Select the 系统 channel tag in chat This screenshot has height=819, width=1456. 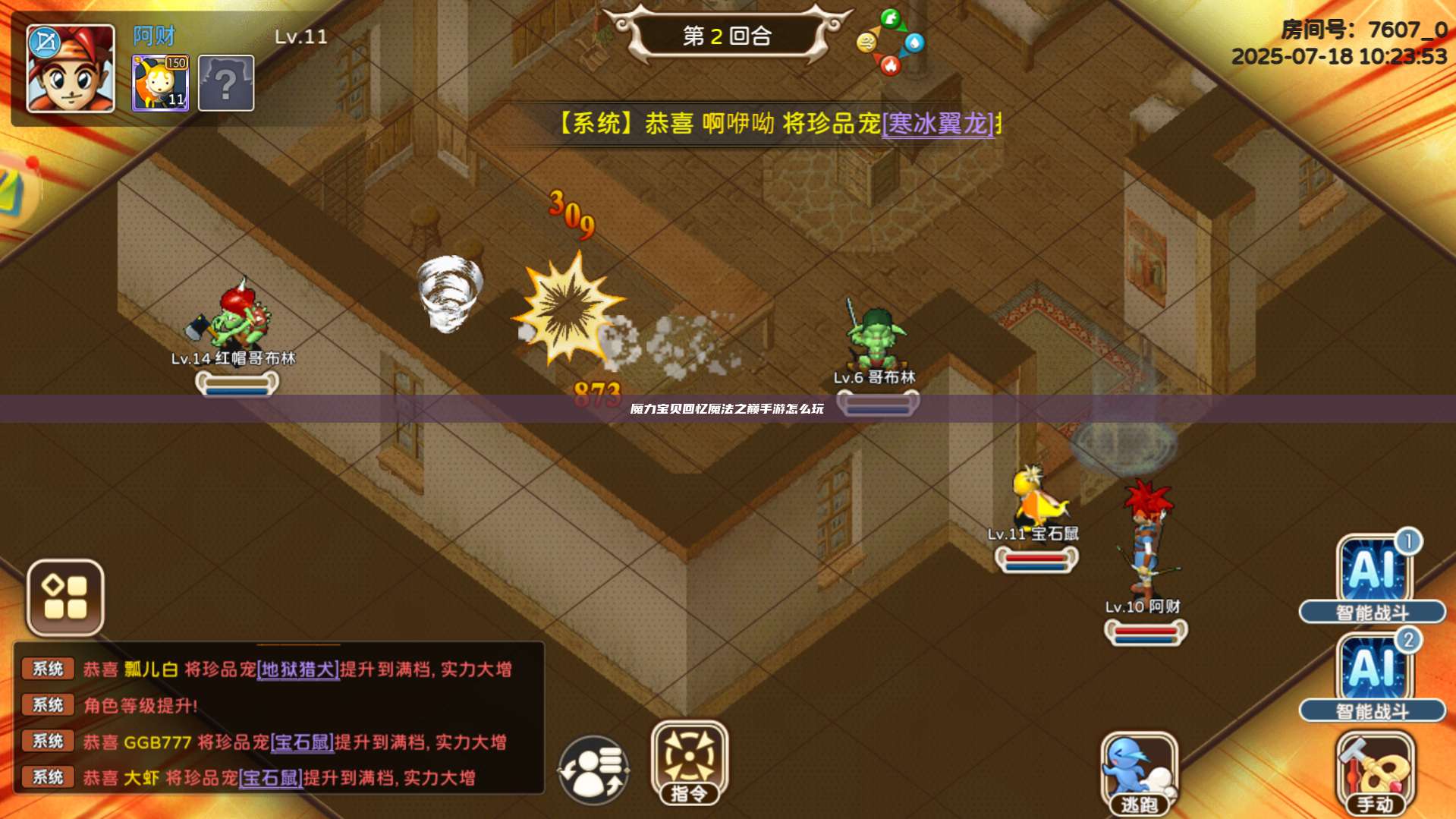47,669
